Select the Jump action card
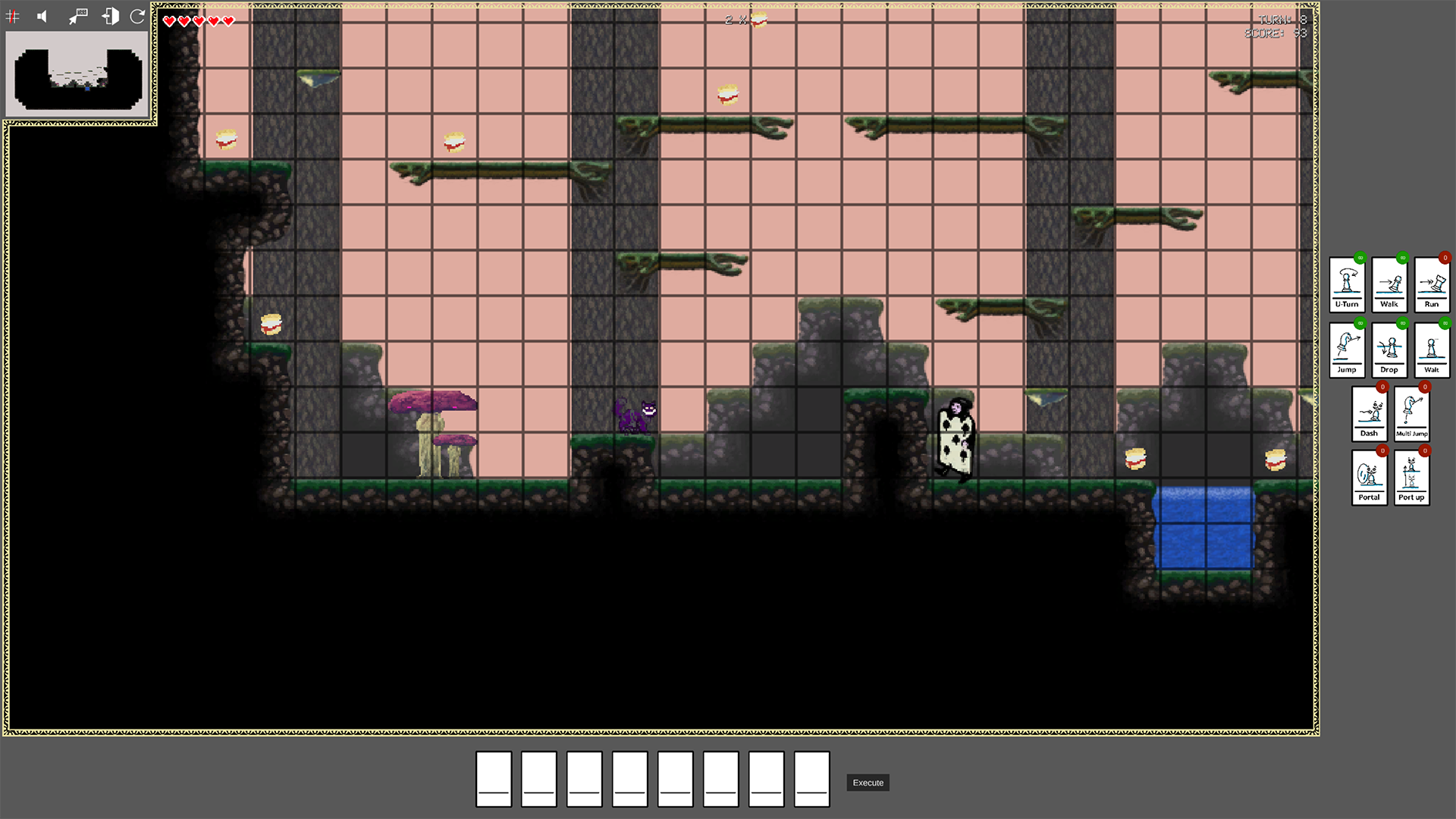 point(1347,350)
